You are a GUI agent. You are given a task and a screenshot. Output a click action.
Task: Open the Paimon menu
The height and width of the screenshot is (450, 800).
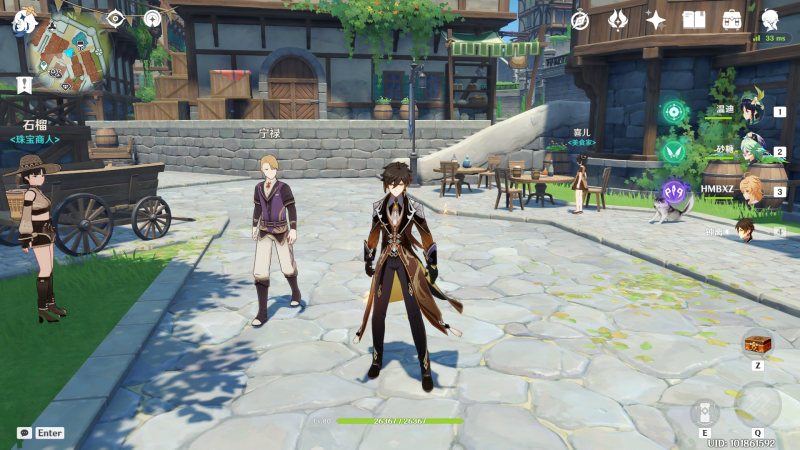click(24, 19)
